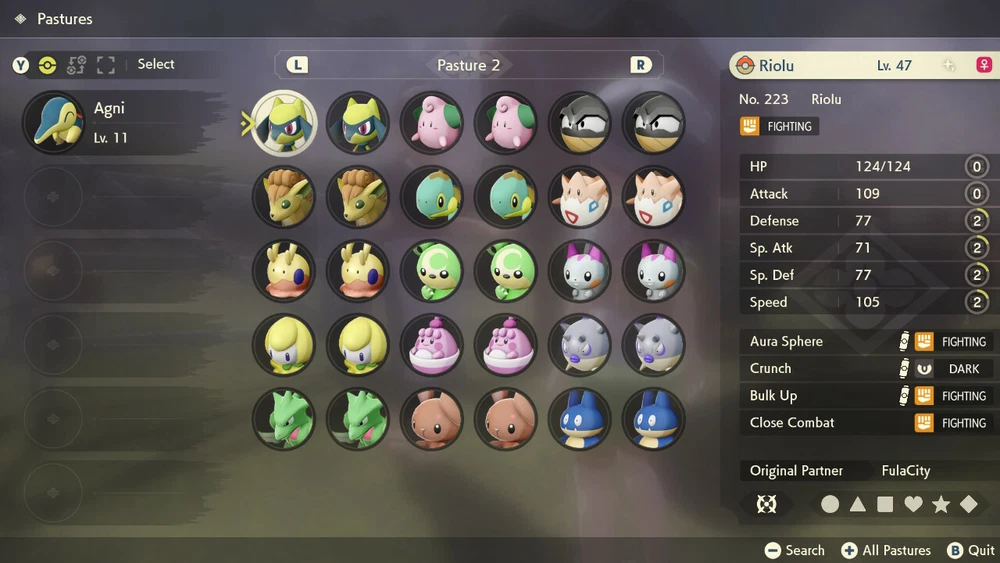Toggle the heart marking
The width and height of the screenshot is (1000, 563).
[x=913, y=505]
